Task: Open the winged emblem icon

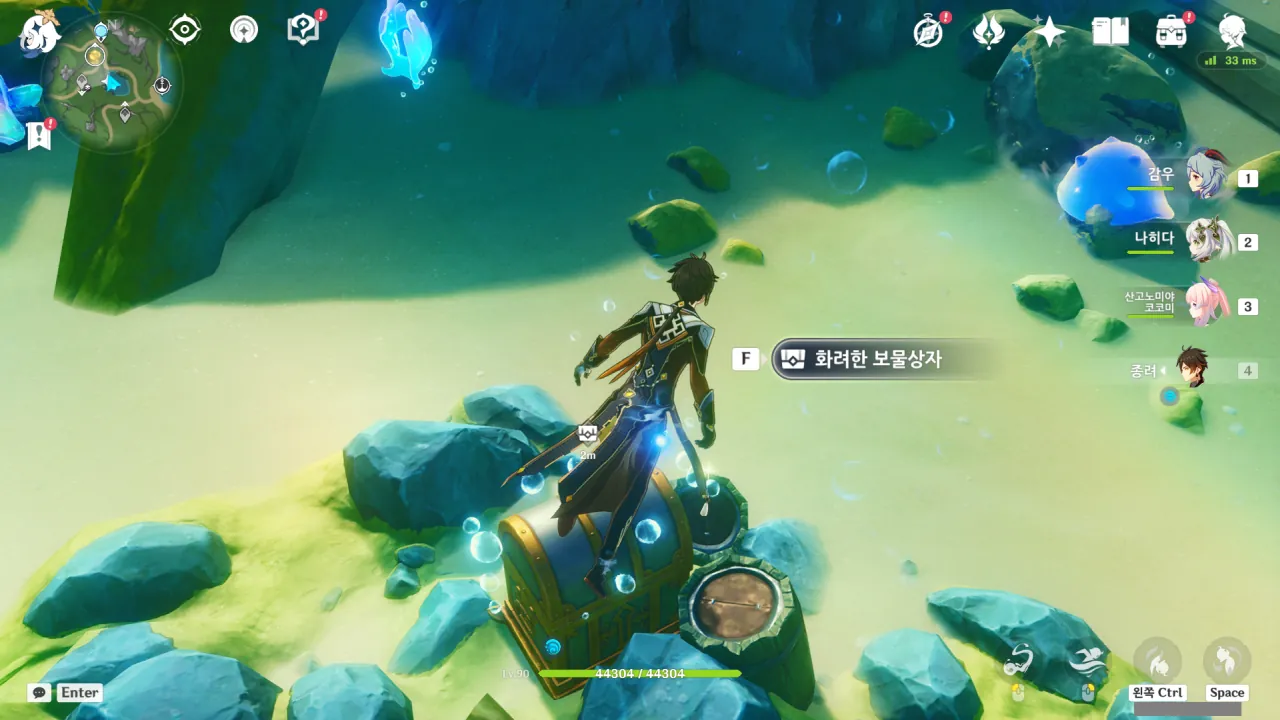Action: point(988,32)
